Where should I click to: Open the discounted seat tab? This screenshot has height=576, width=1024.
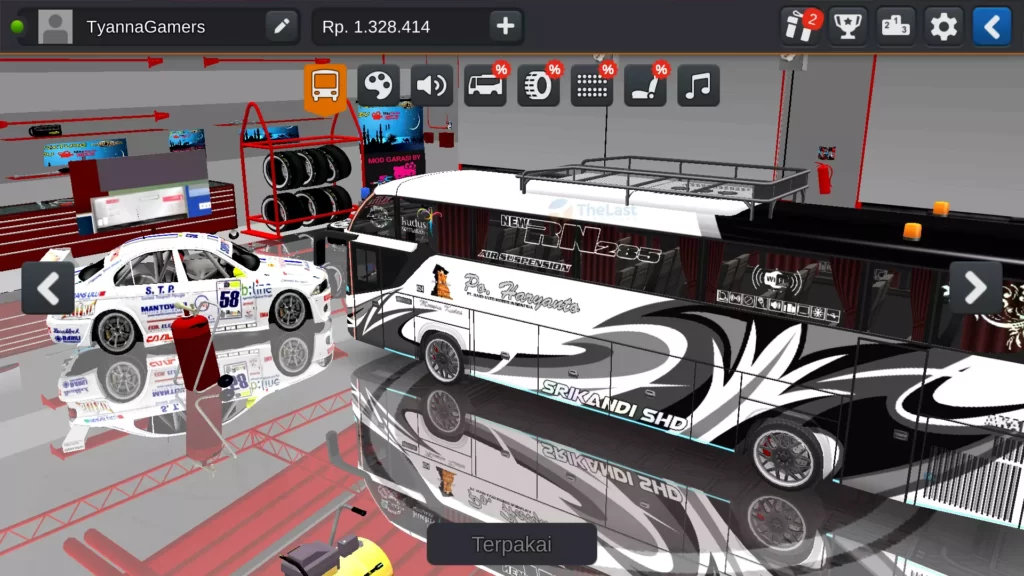pyautogui.click(x=645, y=86)
